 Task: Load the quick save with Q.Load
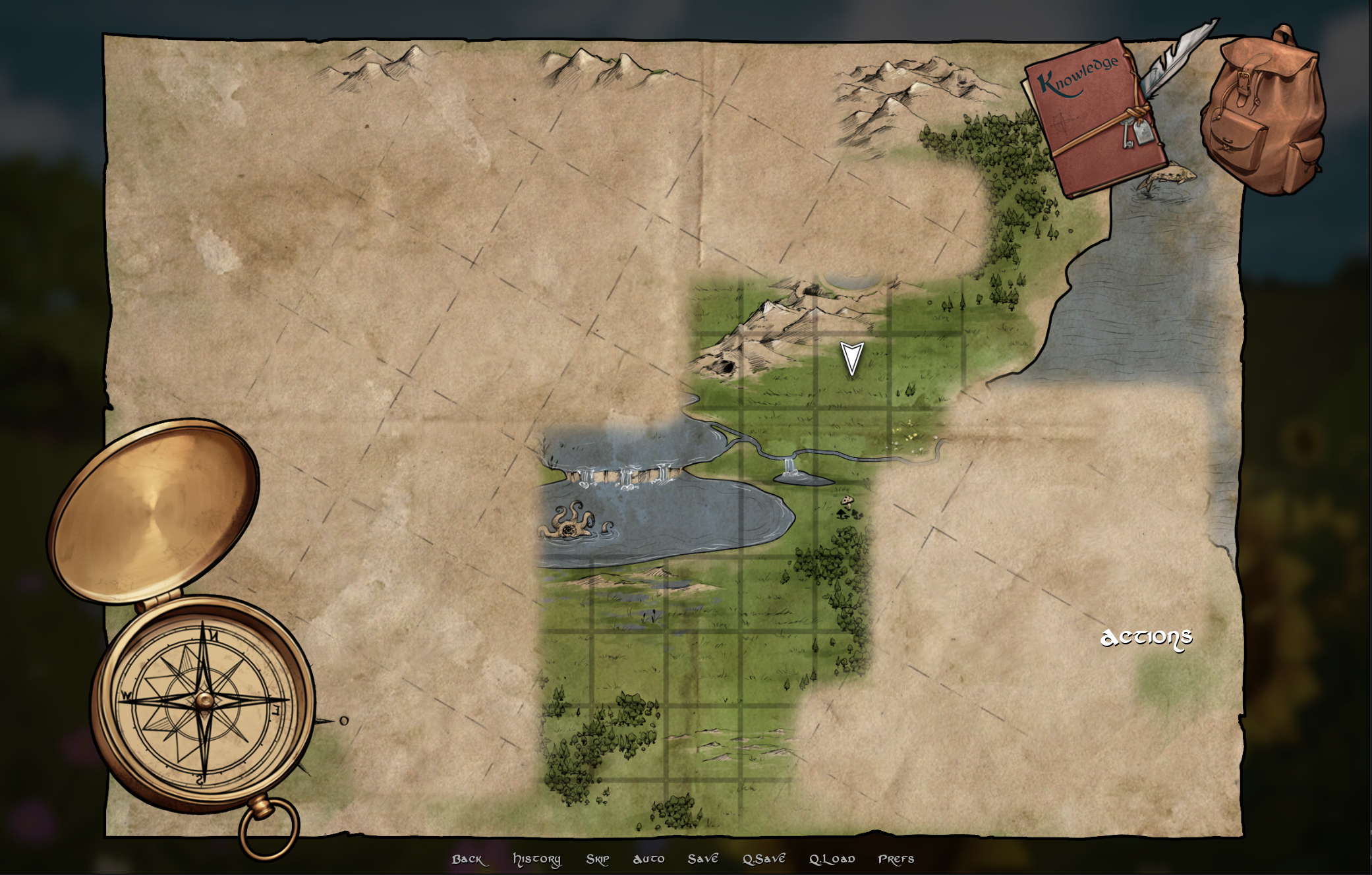click(x=832, y=859)
